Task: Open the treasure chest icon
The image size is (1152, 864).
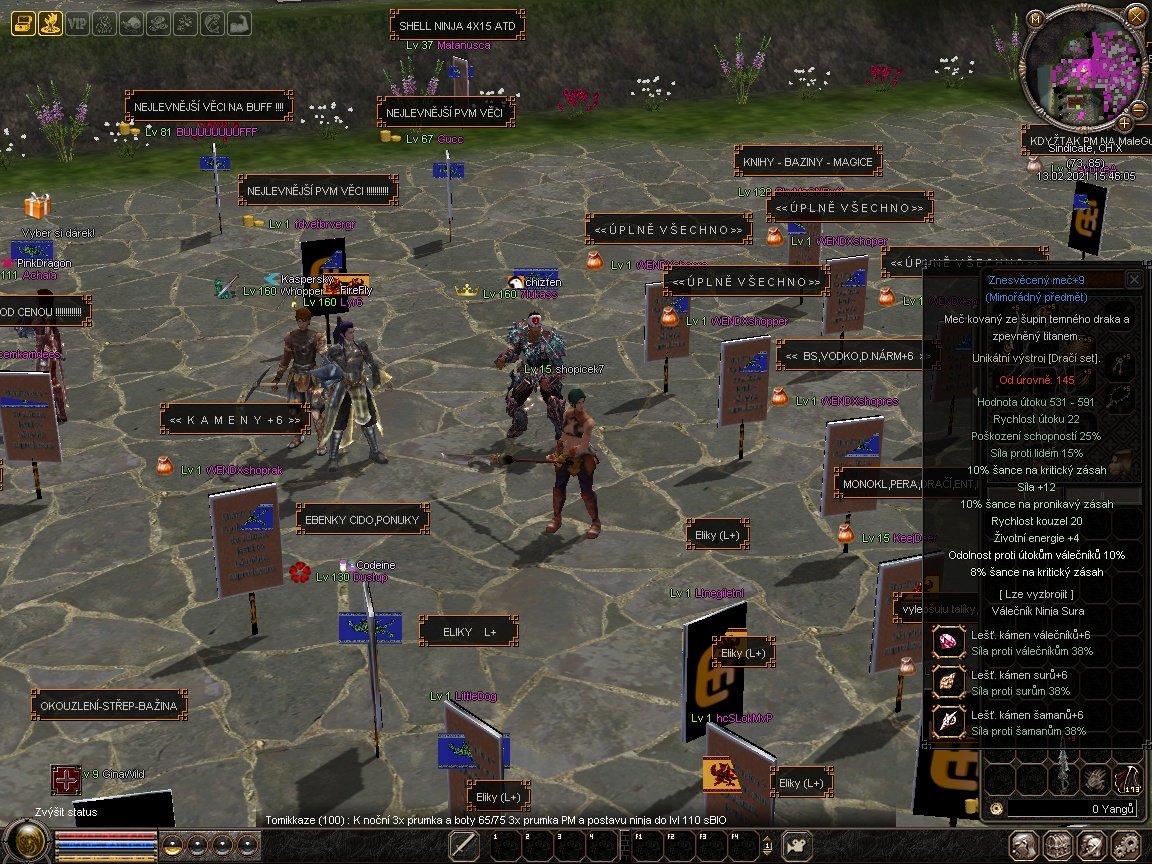Action: [23, 24]
